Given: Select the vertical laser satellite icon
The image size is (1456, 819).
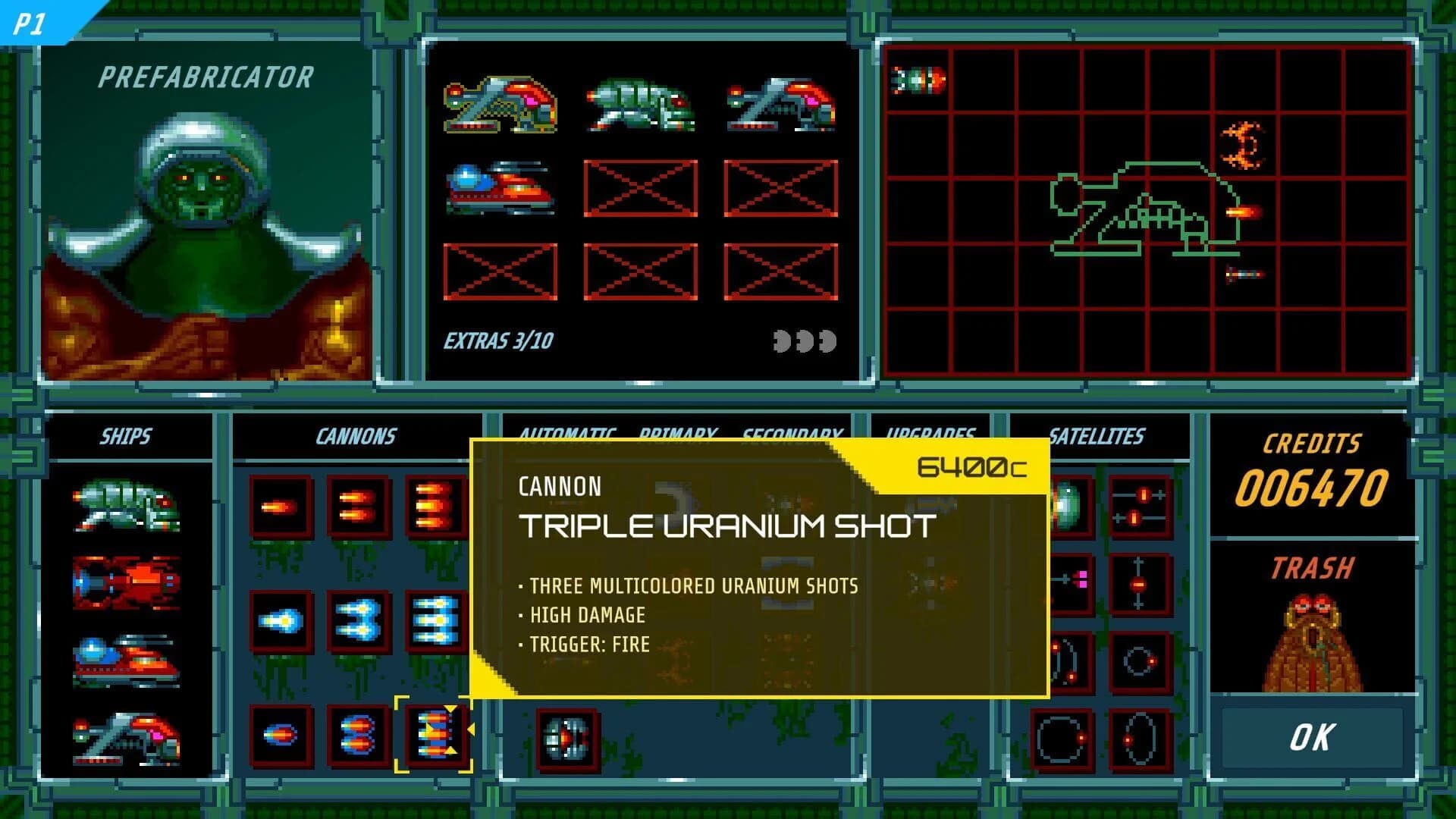Looking at the screenshot, I should pyautogui.click(x=1140, y=584).
